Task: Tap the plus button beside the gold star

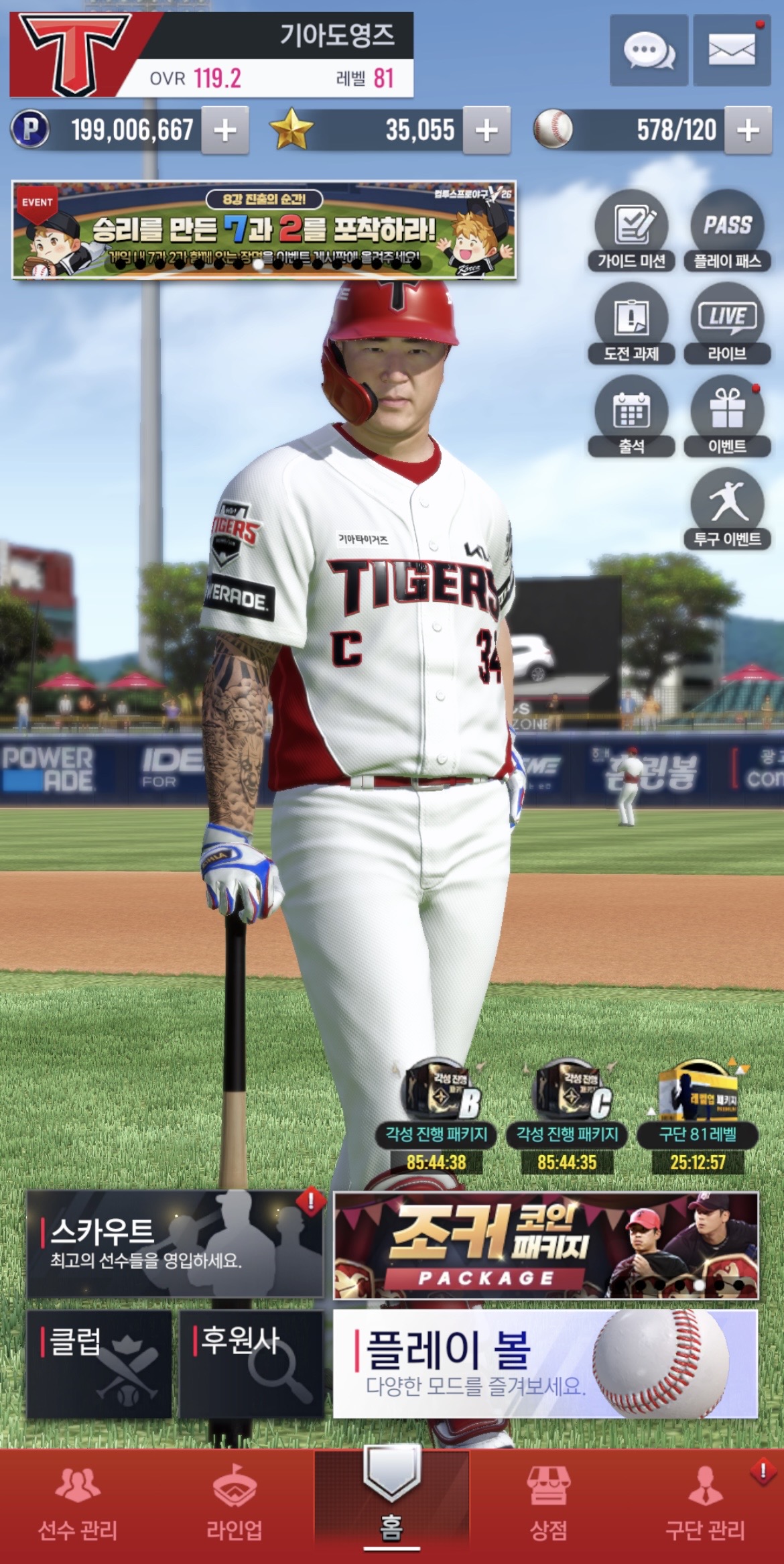Action: (486, 130)
